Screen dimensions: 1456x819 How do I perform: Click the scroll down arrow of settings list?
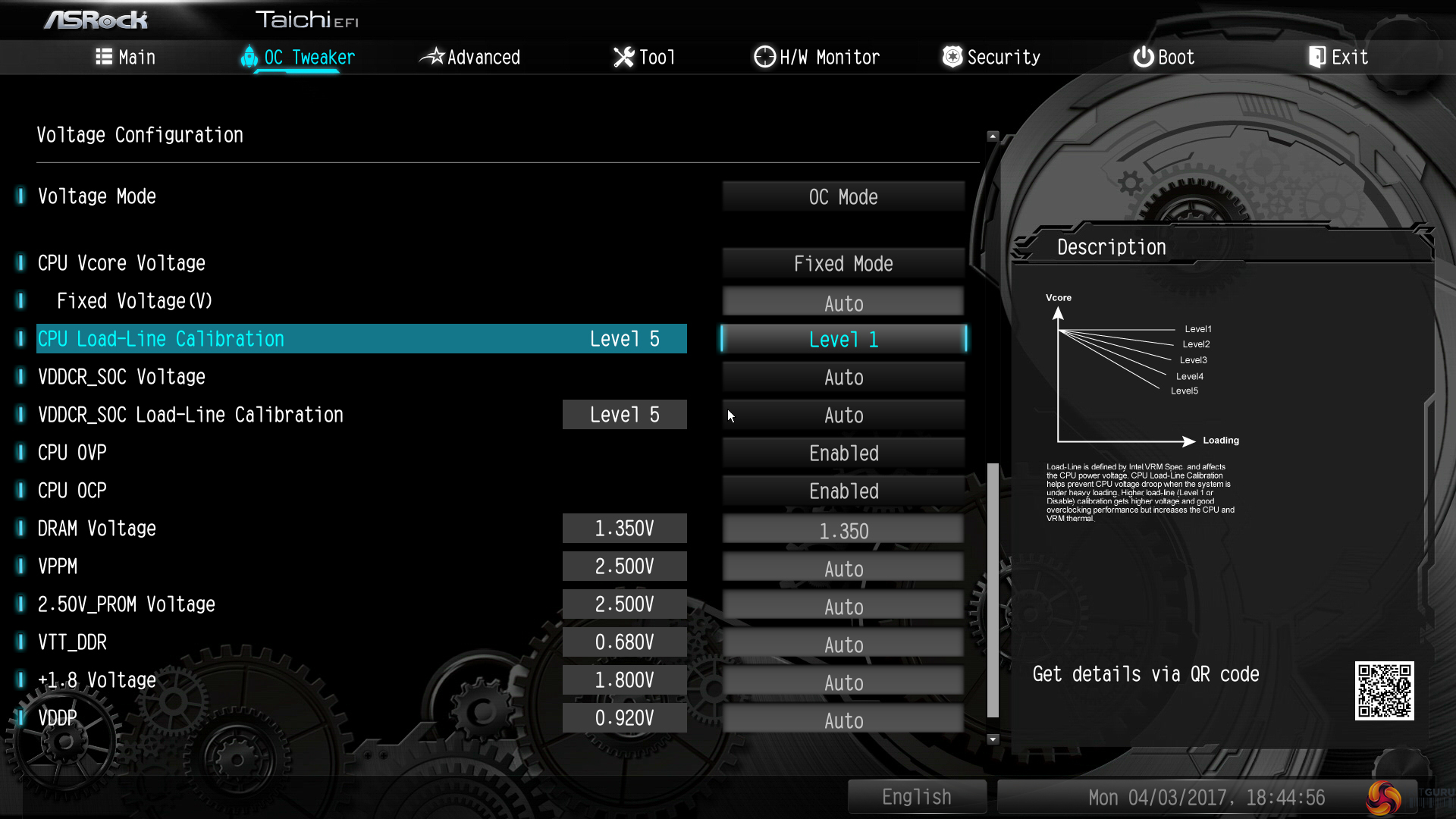[993, 739]
